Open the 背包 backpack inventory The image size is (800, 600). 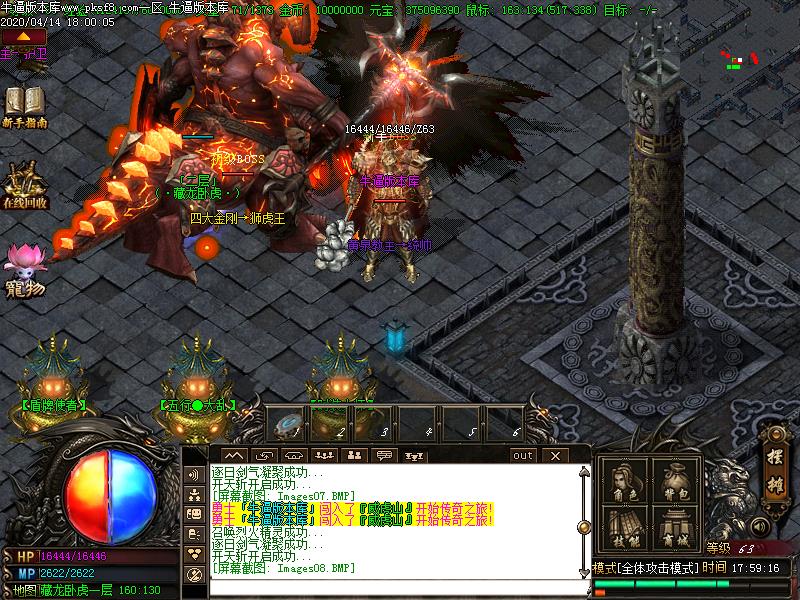pos(674,484)
